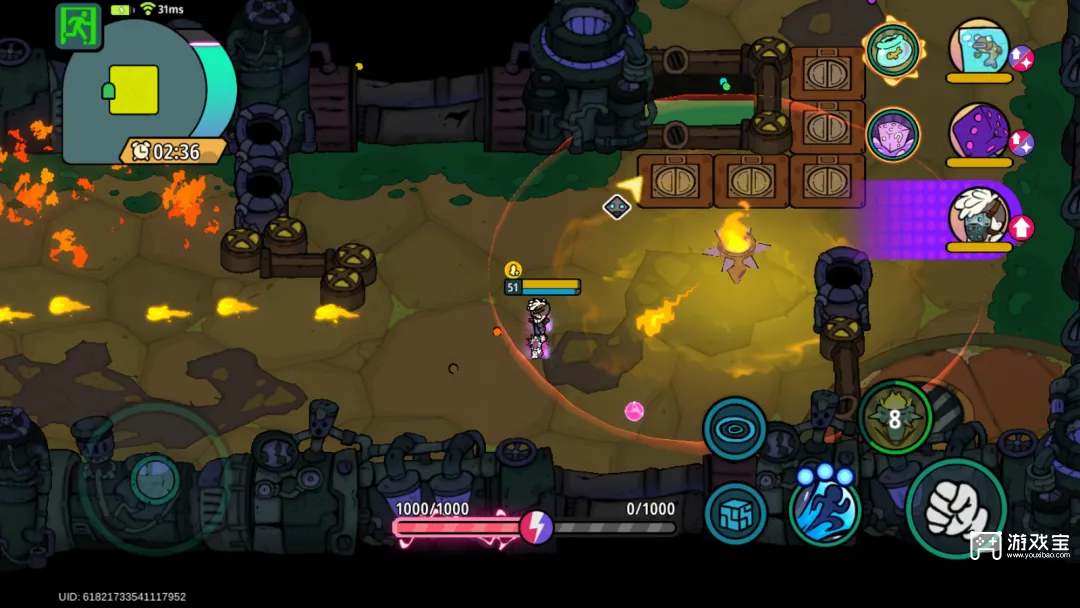
Task: Select the crowned monster skill on cooldown
Action: (895, 417)
